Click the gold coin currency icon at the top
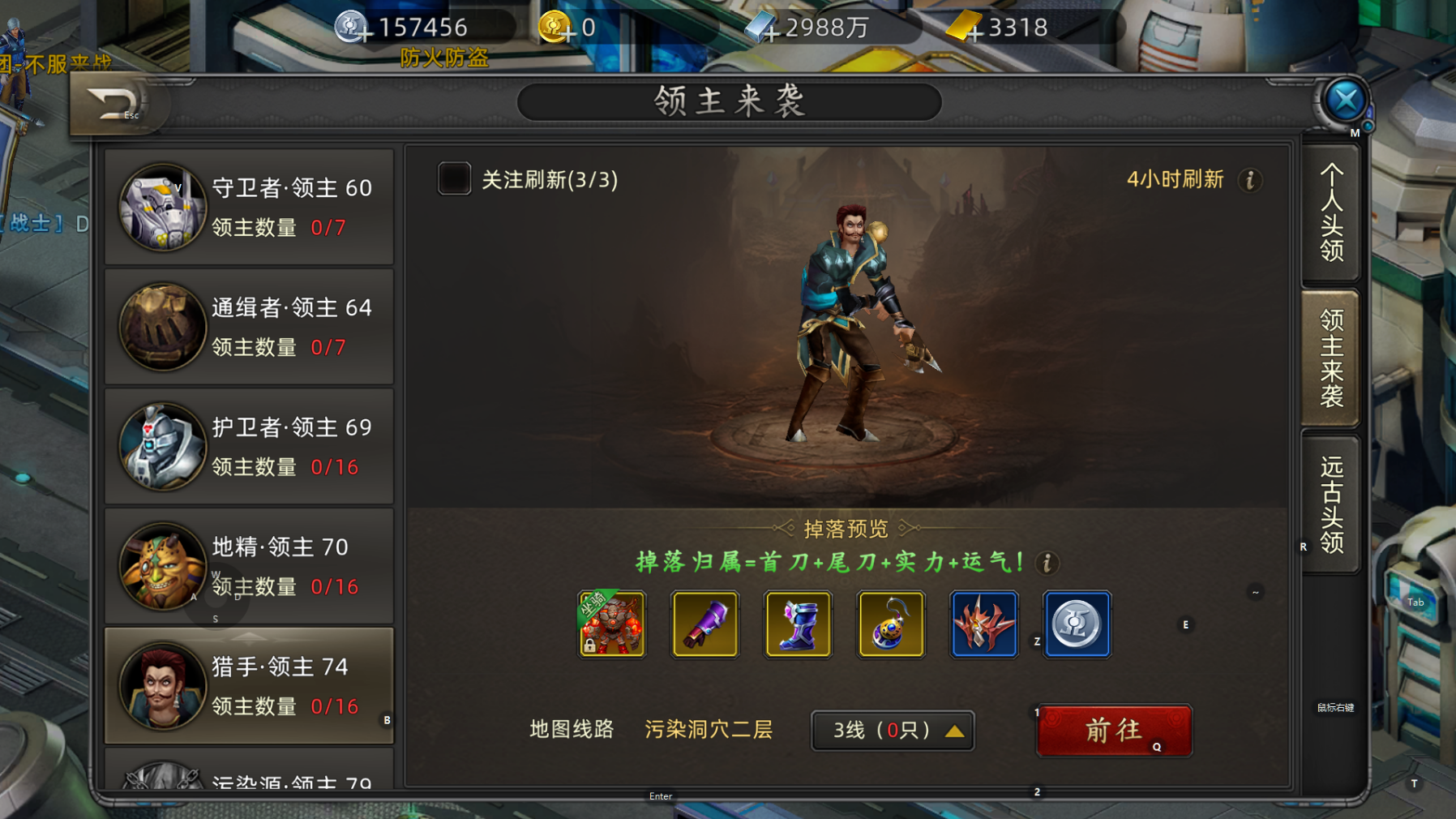This screenshot has width=1456, height=819. pyautogui.click(x=555, y=26)
